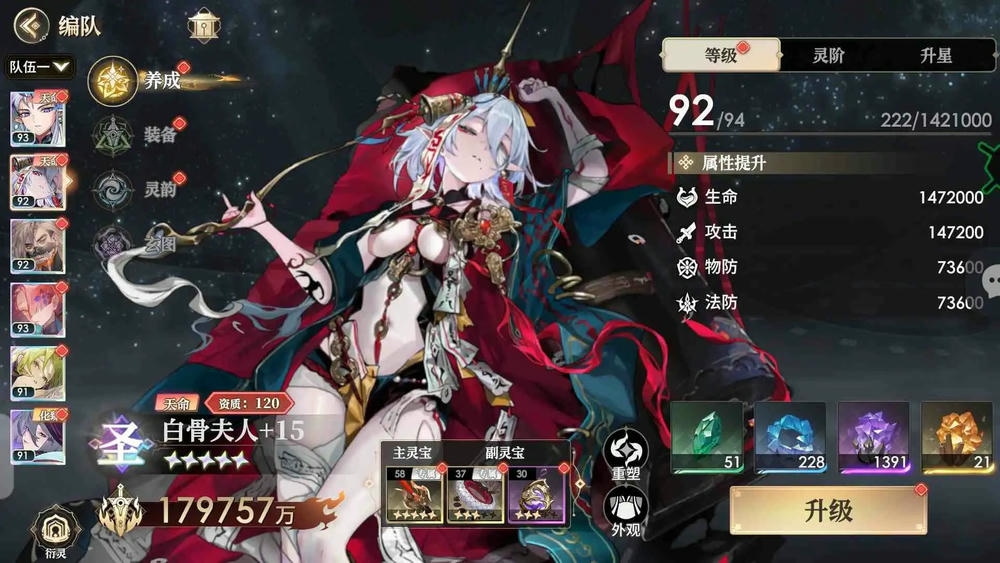This screenshot has height=563, width=1000.
Task: Click the 升级 level-up button
Action: click(828, 511)
